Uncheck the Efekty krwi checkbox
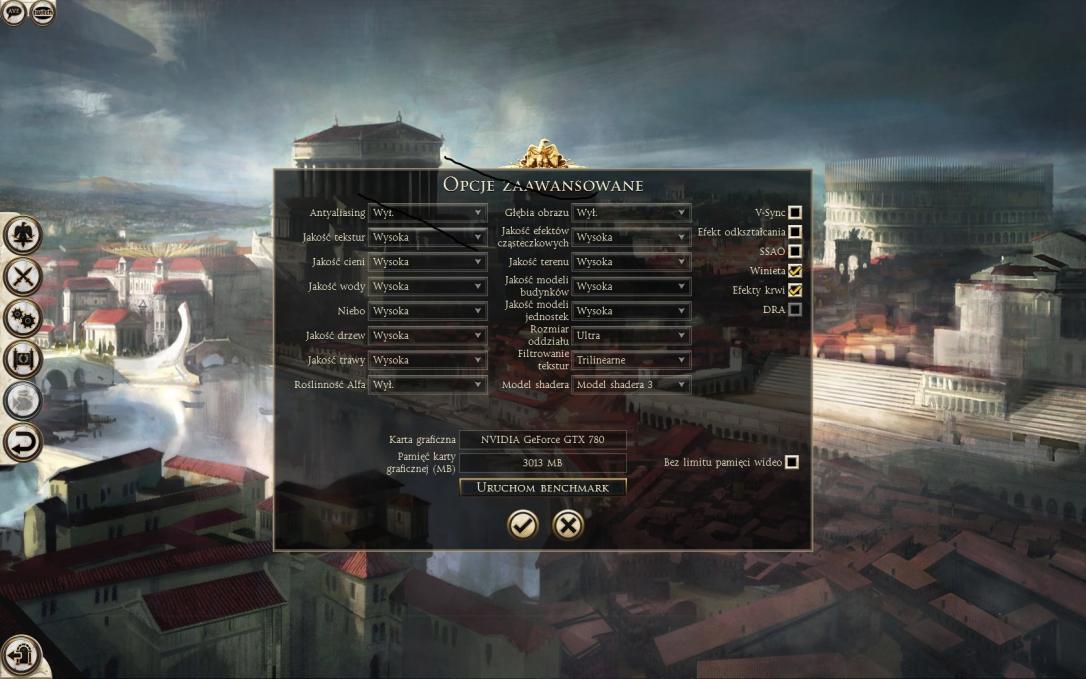1086x679 pixels. click(795, 290)
